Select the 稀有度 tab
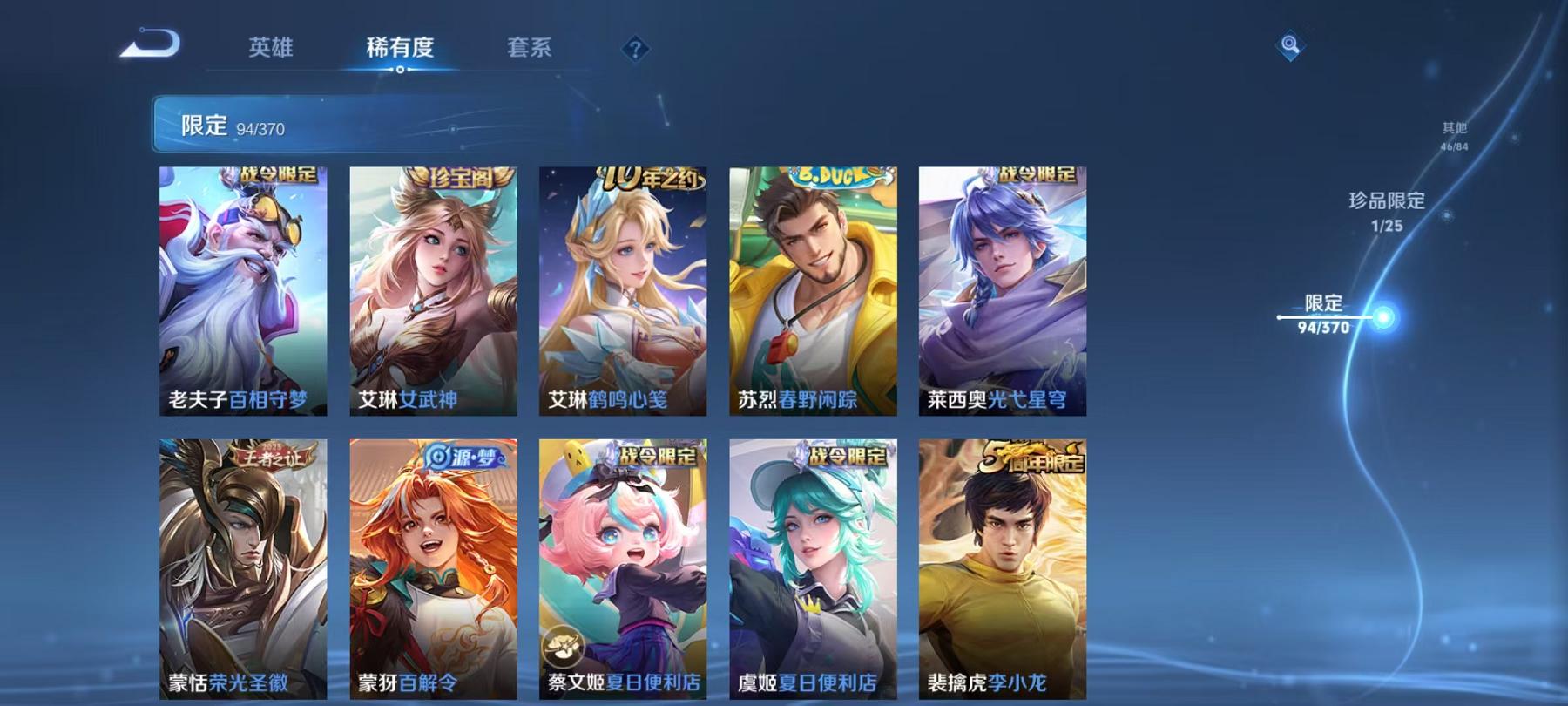1568x706 pixels. [x=402, y=50]
